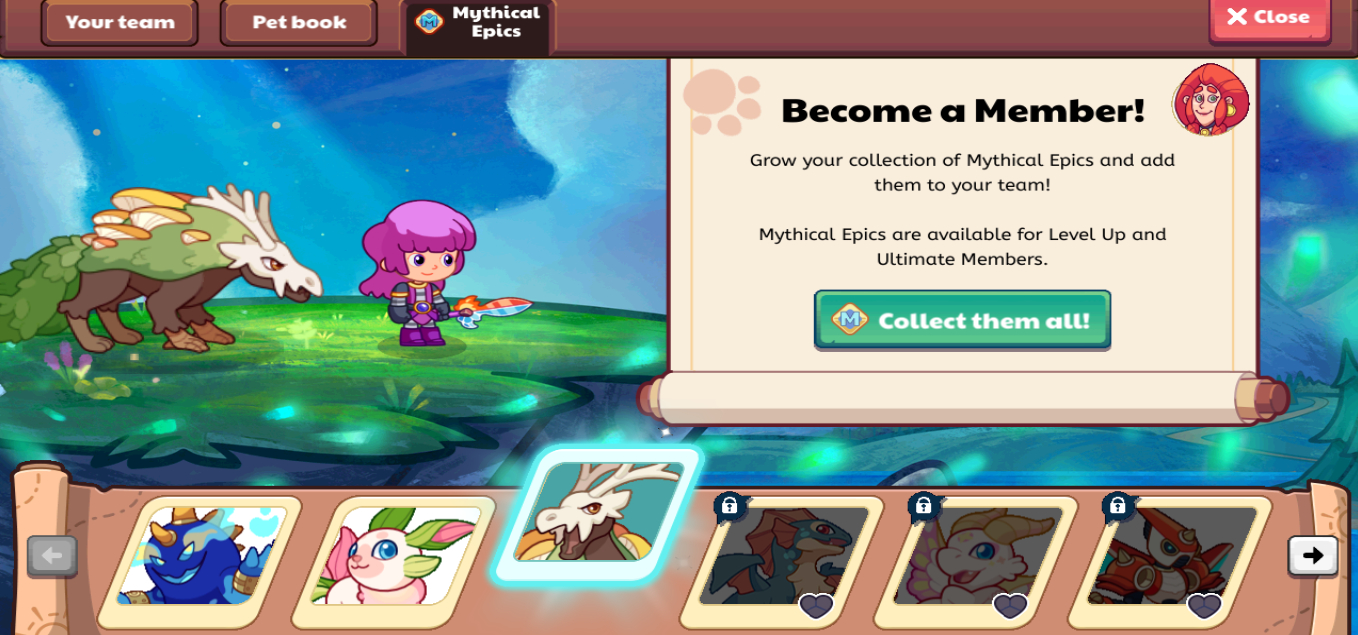Show next pets with right arrow
This screenshot has width=1358, height=635.
[x=1312, y=556]
